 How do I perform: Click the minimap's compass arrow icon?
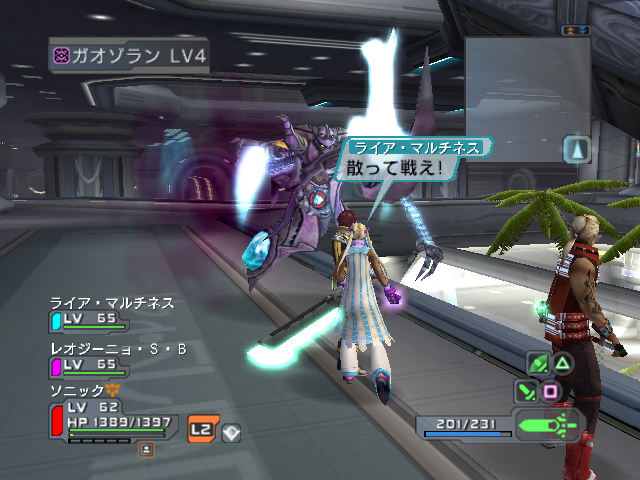pos(578,150)
